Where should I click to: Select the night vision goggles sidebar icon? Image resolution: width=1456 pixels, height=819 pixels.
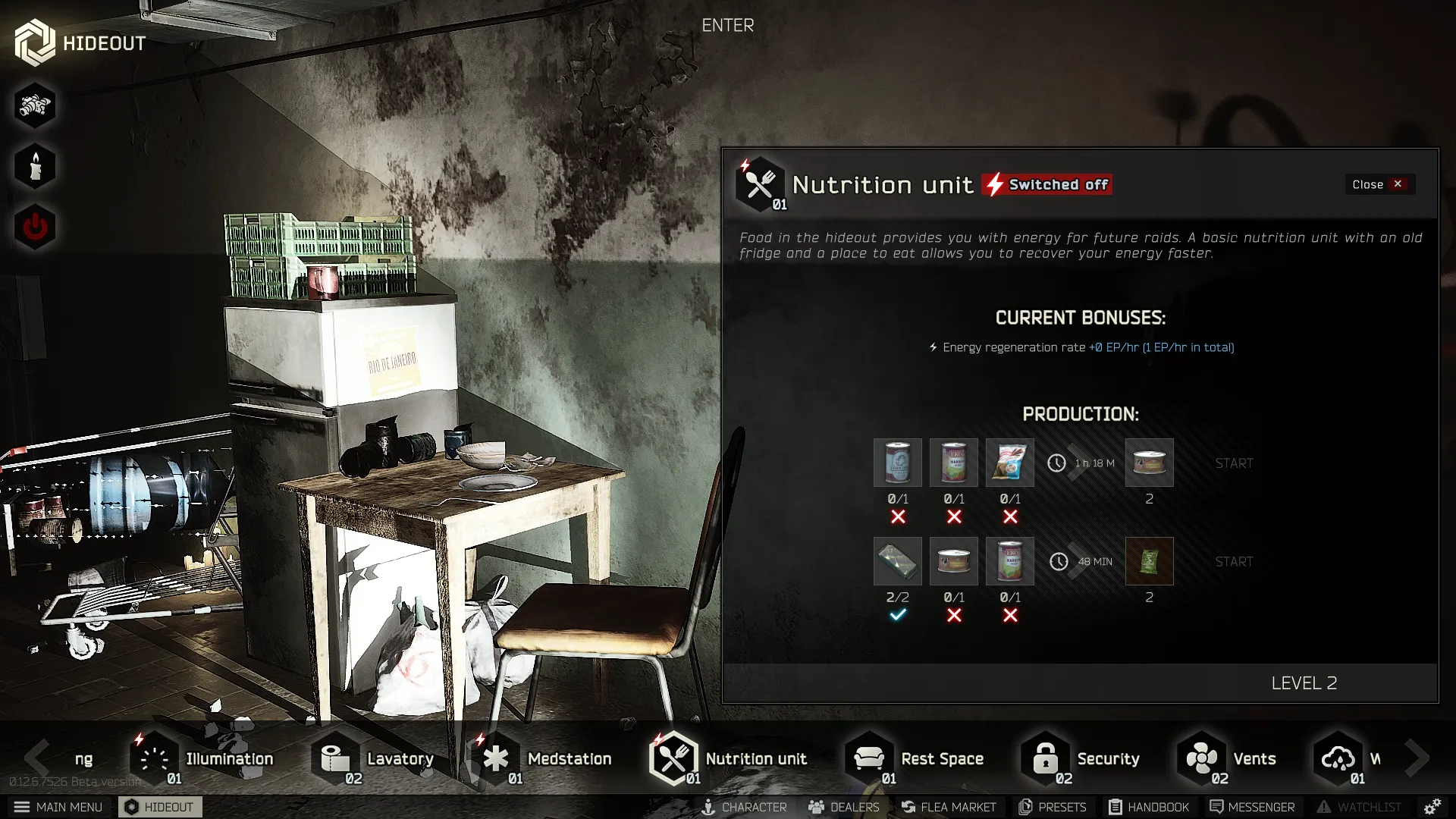(x=34, y=105)
